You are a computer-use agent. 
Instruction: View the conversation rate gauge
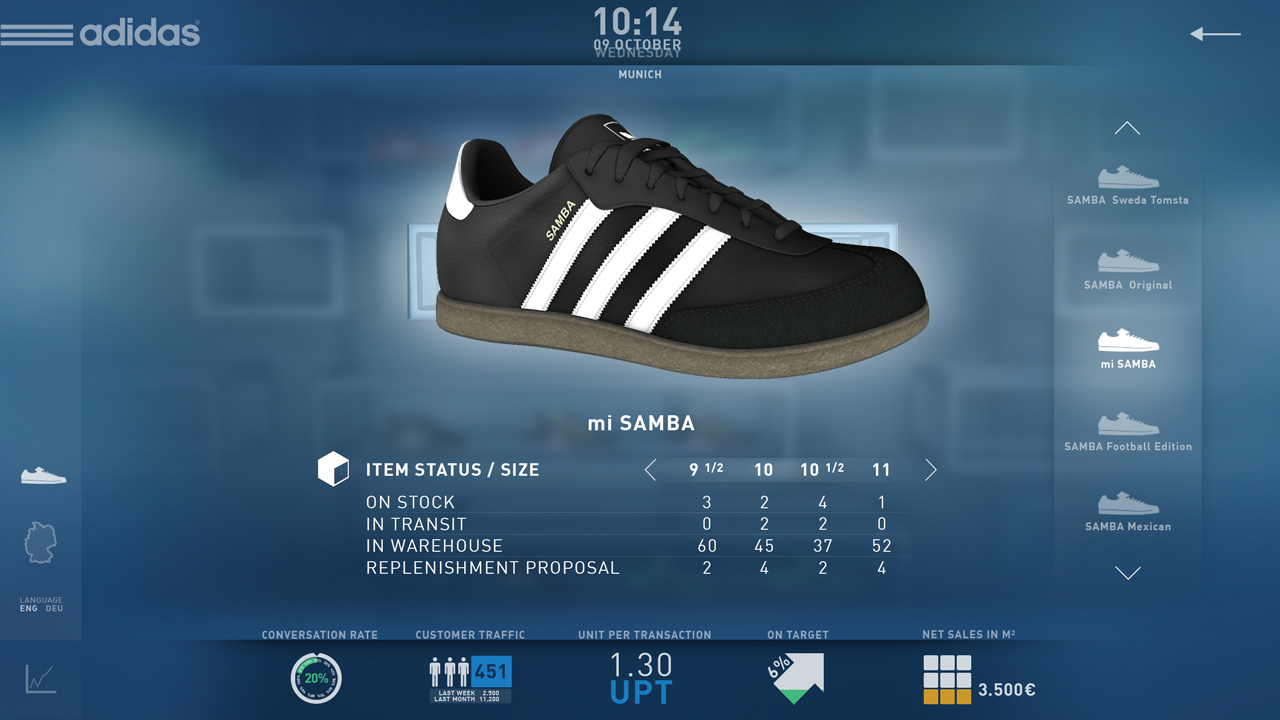[316, 678]
